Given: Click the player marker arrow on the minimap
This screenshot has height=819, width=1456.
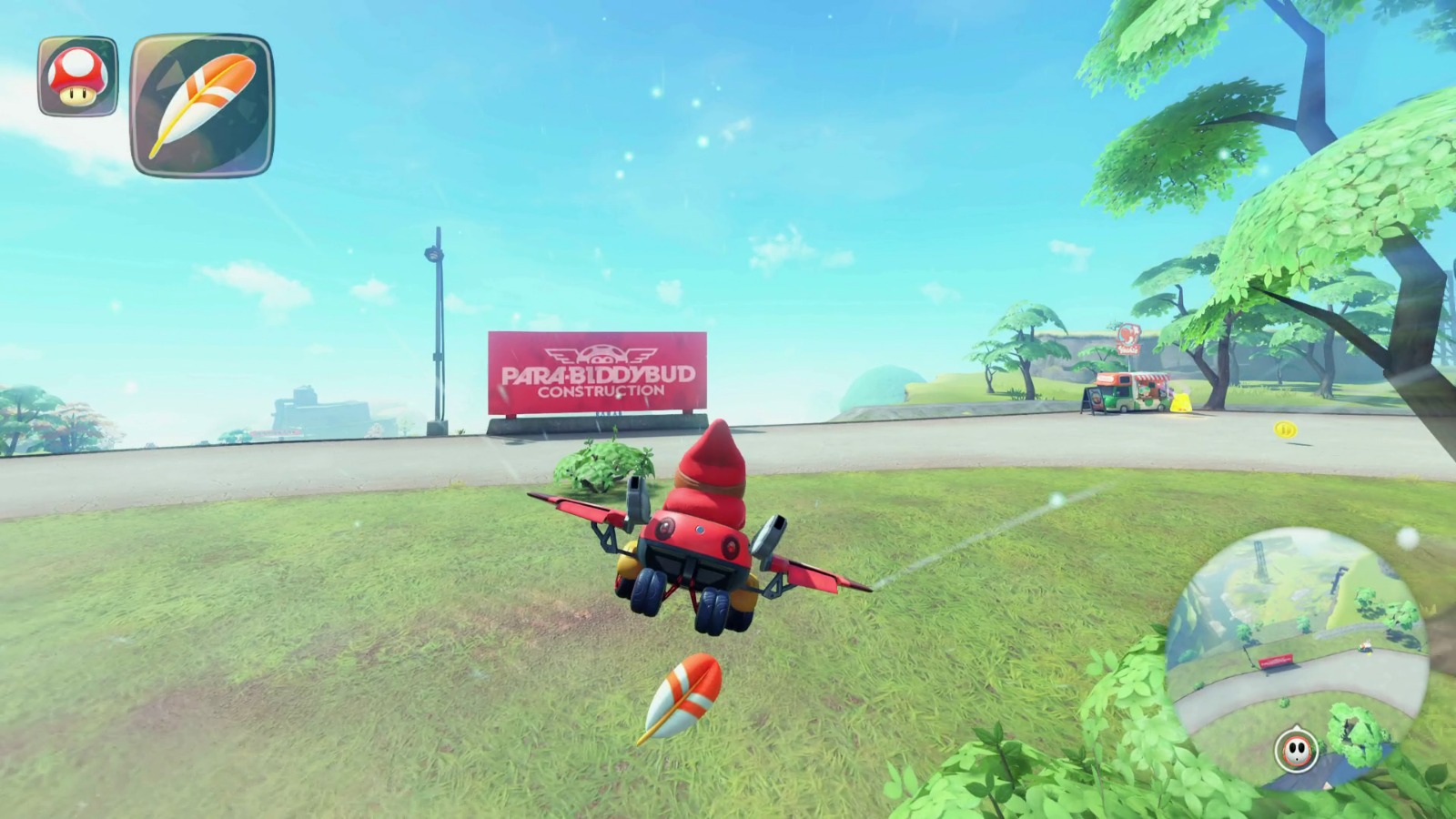Looking at the screenshot, I should click(x=1298, y=727).
